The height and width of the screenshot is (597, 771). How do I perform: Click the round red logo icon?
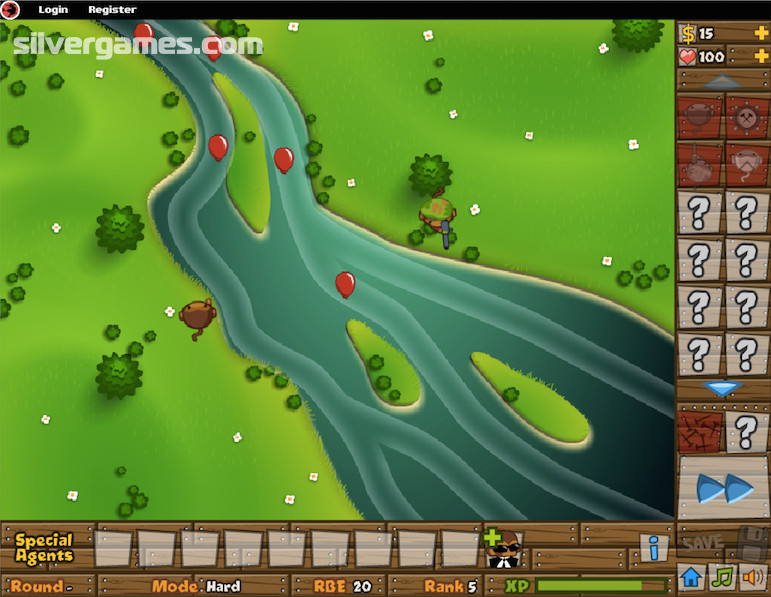click(x=11, y=10)
